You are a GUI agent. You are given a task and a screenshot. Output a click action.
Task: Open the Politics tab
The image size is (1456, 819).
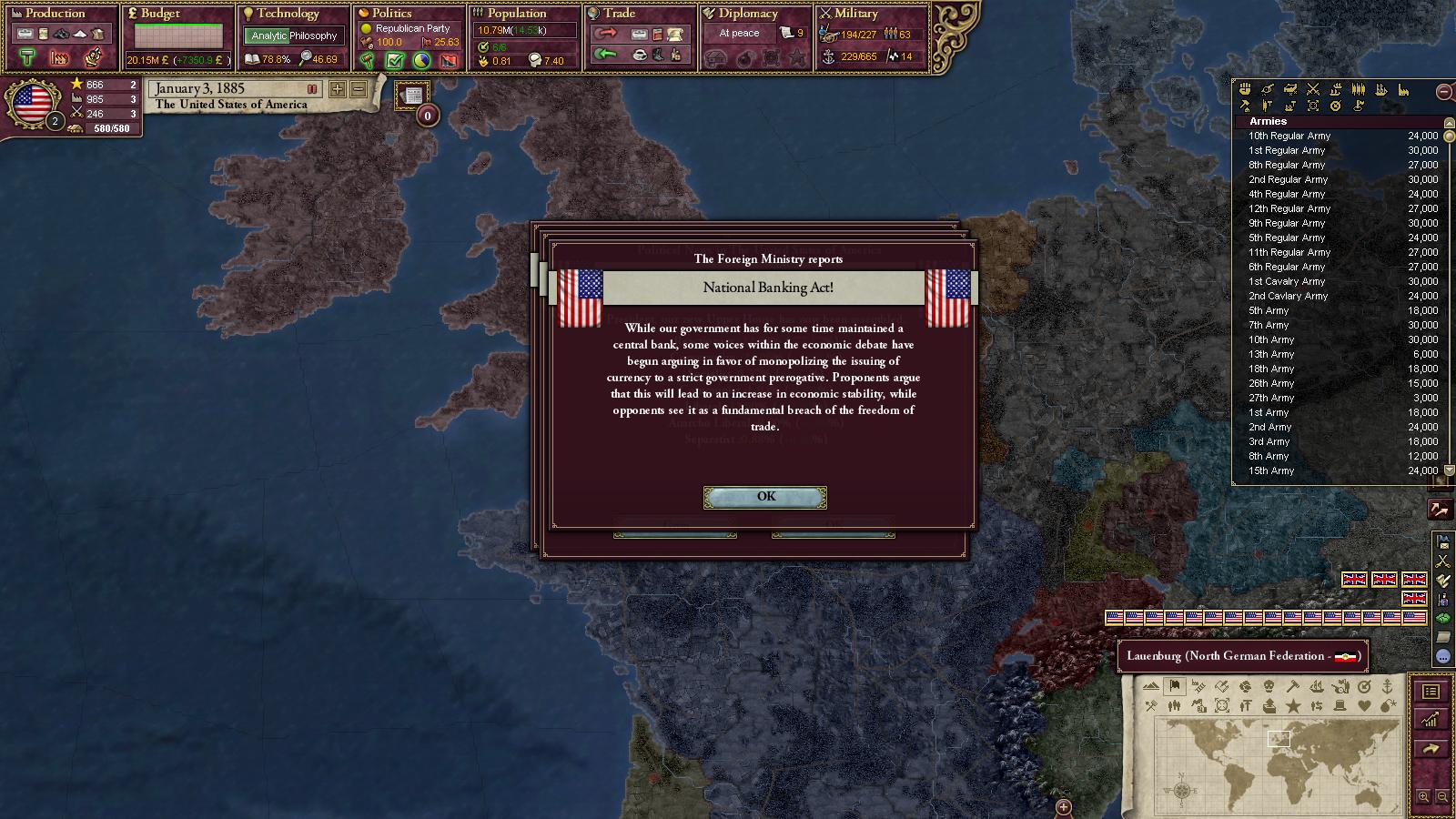pos(391,14)
